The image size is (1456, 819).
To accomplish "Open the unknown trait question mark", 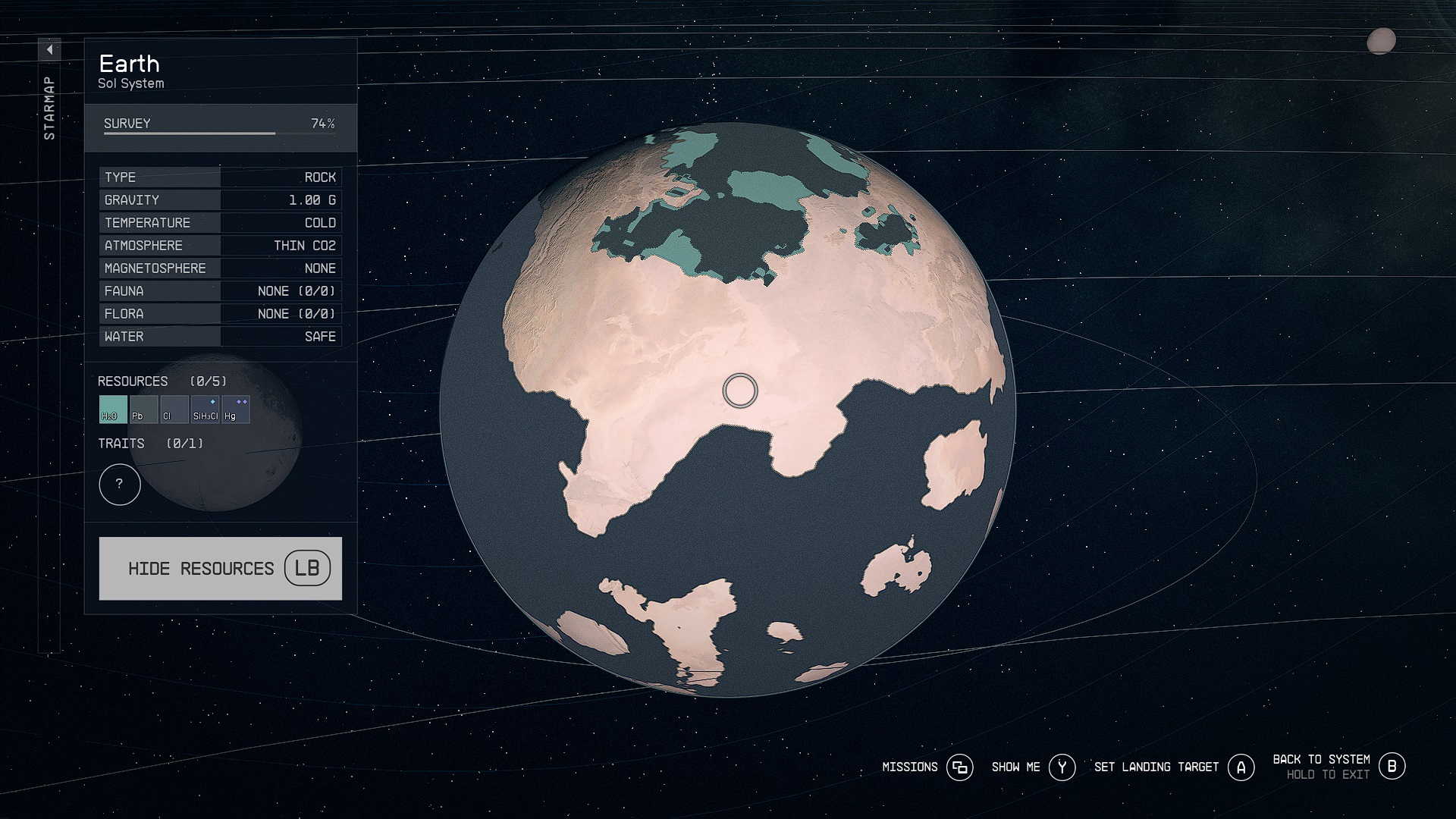I will tap(120, 485).
